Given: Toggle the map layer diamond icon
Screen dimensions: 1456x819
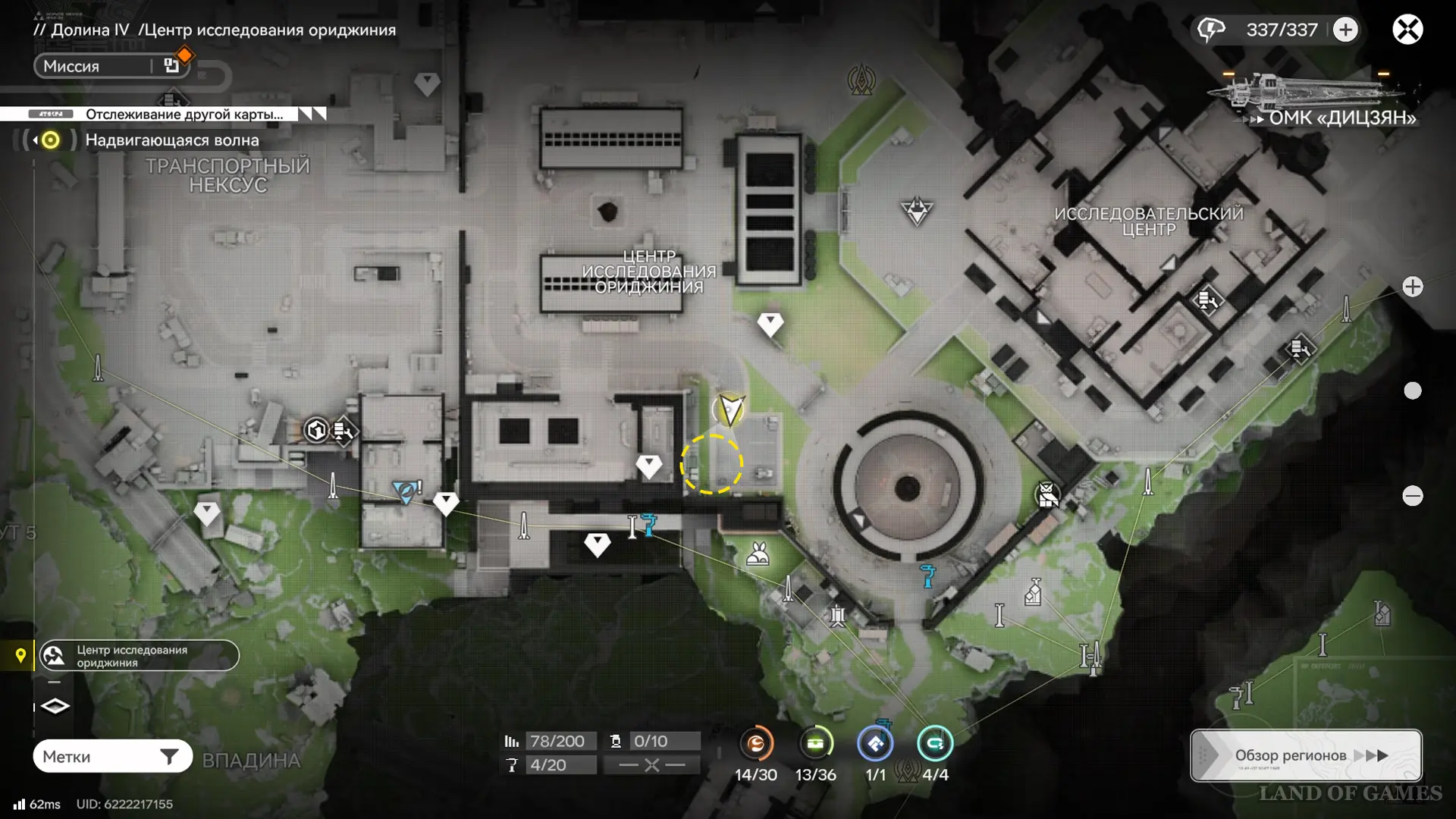Looking at the screenshot, I should pos(55,707).
